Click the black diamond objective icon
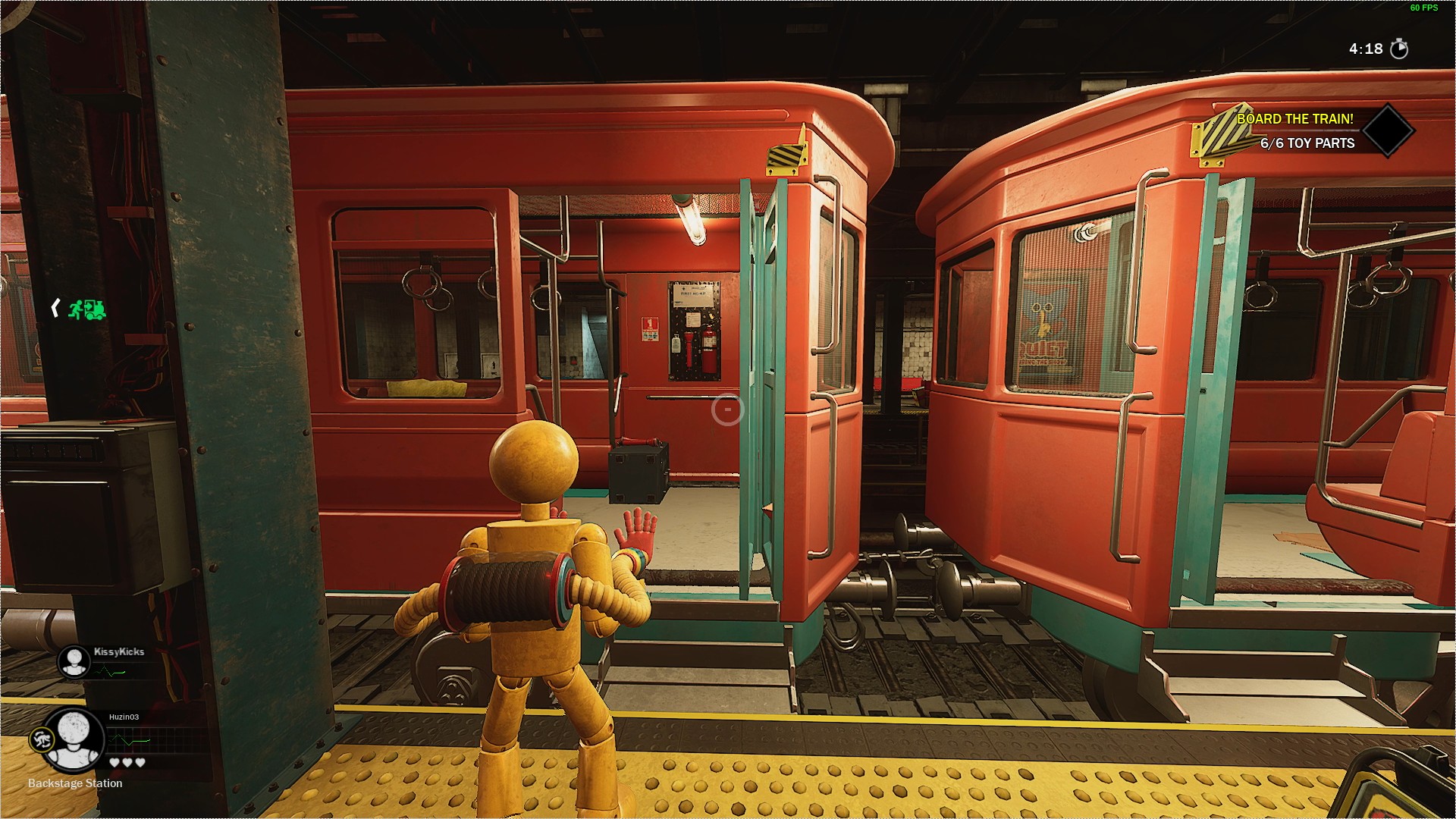1456x819 pixels. [x=1387, y=130]
